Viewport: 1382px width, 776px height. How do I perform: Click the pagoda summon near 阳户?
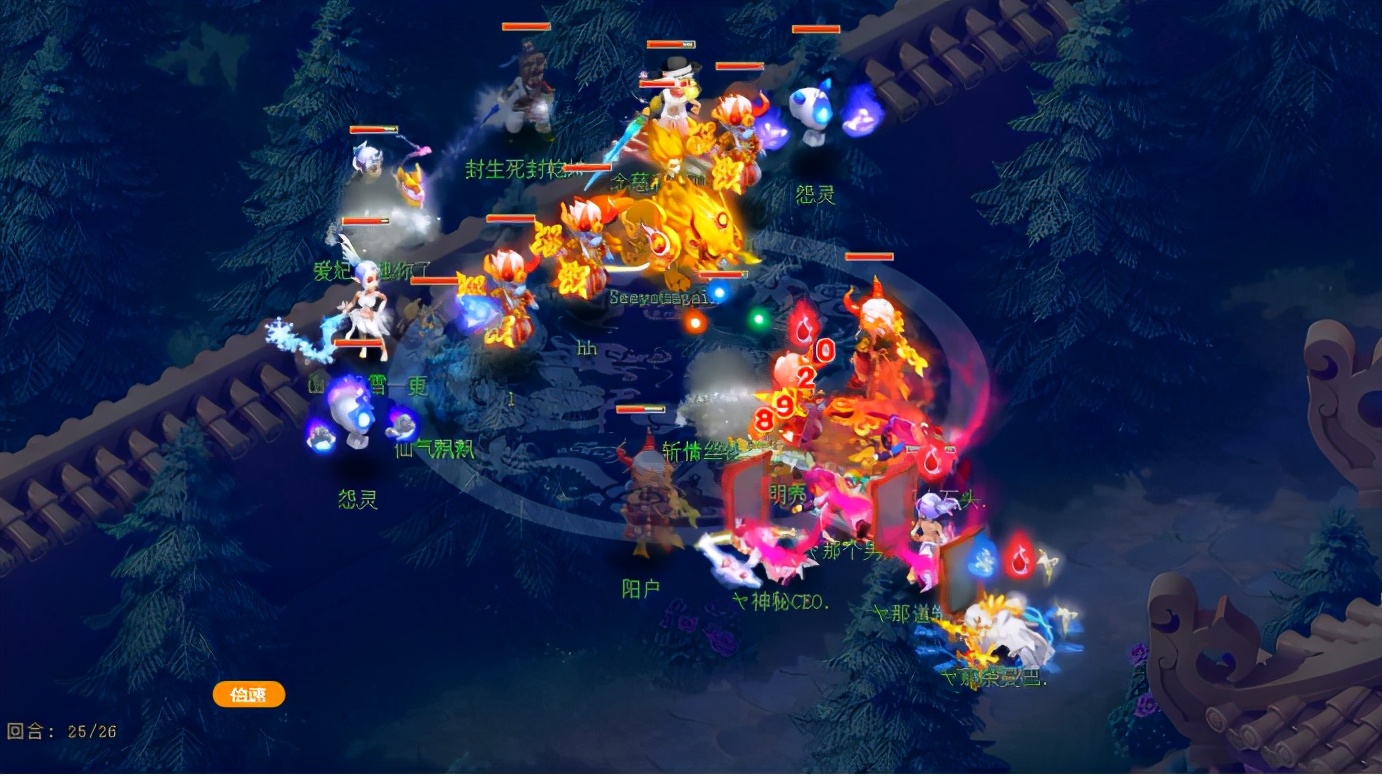pos(646,495)
